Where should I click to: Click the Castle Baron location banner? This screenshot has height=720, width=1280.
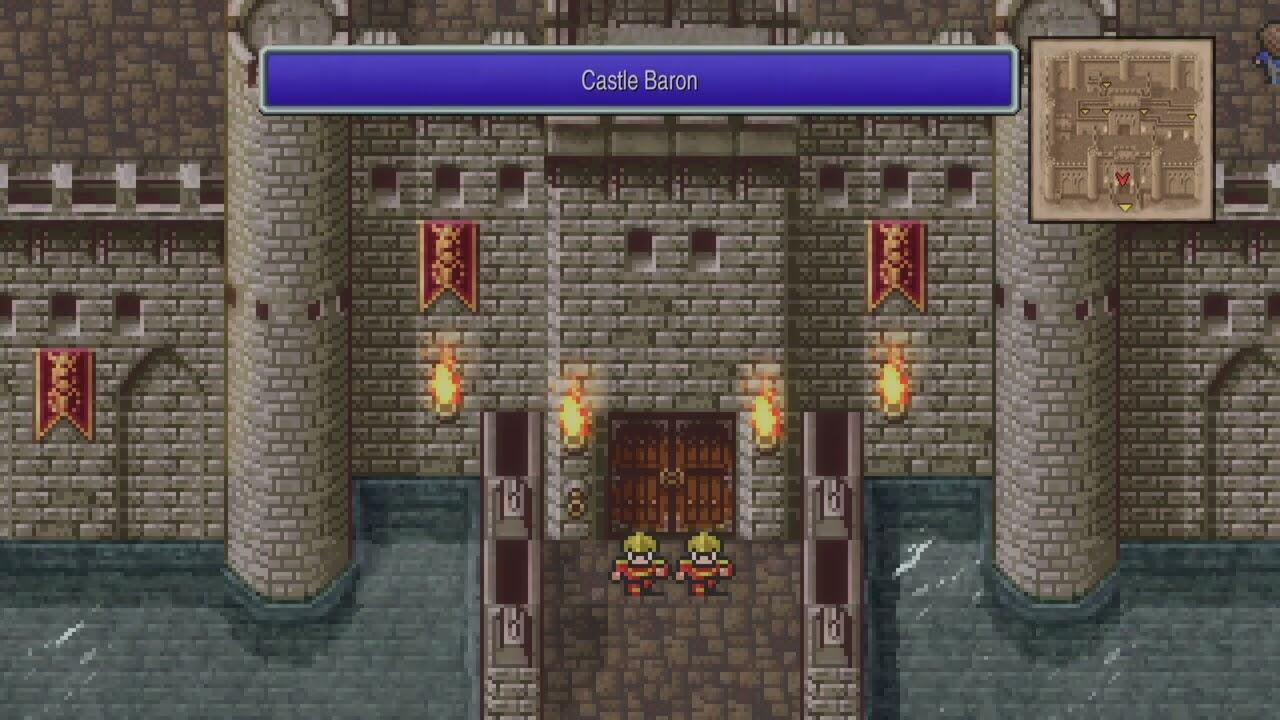coord(639,81)
